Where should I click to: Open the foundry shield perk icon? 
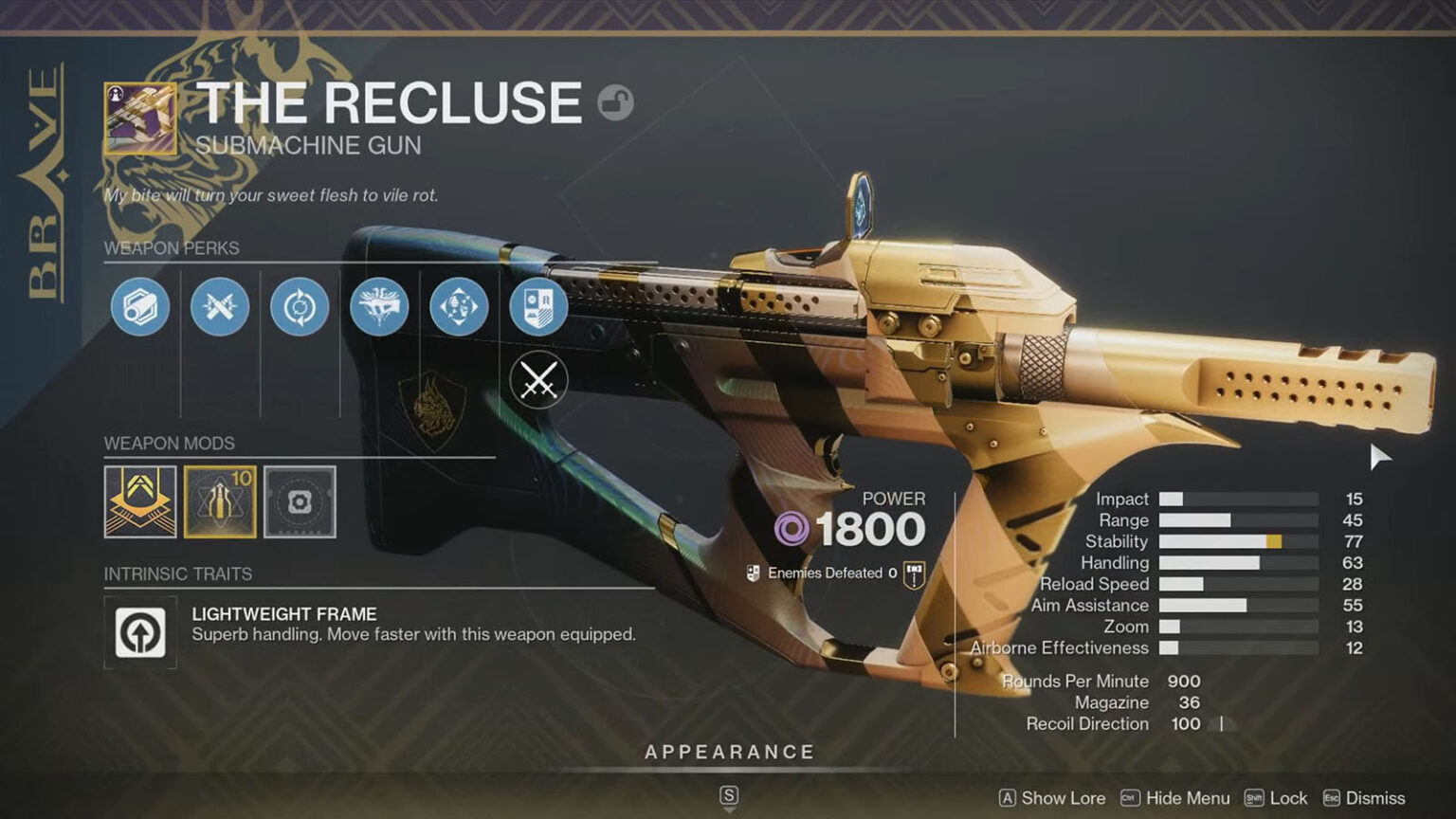click(x=537, y=306)
